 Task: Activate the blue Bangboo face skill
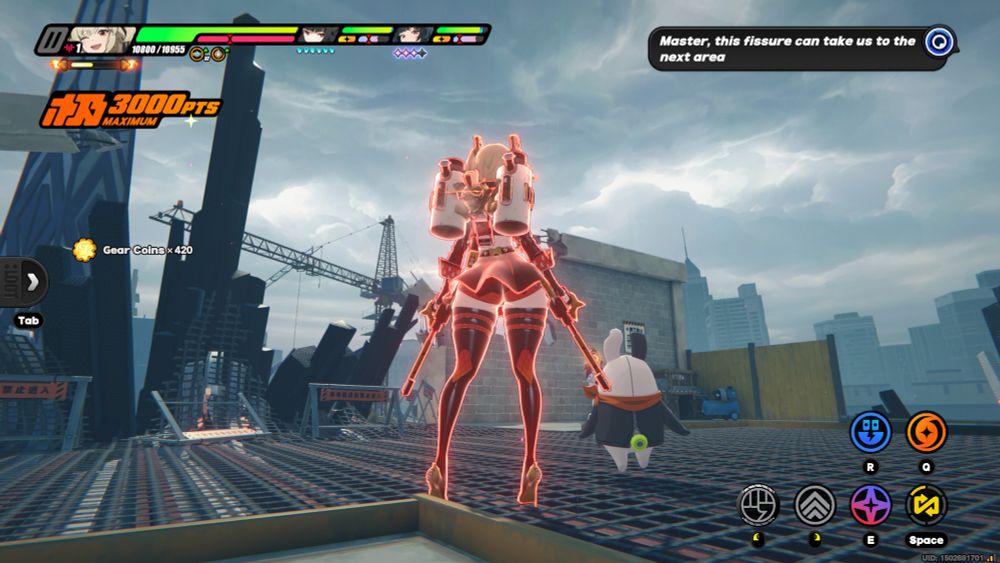(x=870, y=432)
